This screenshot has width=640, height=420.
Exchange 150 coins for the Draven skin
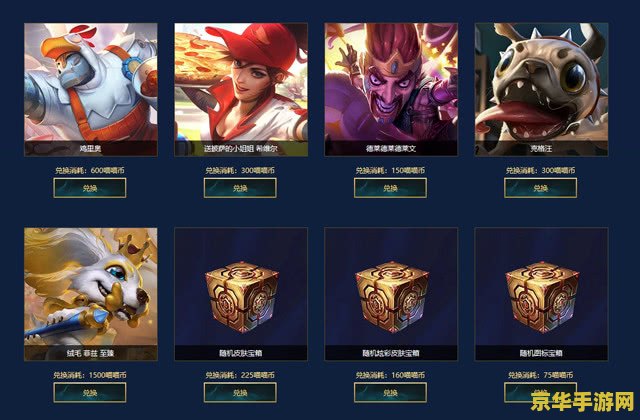tap(390, 187)
